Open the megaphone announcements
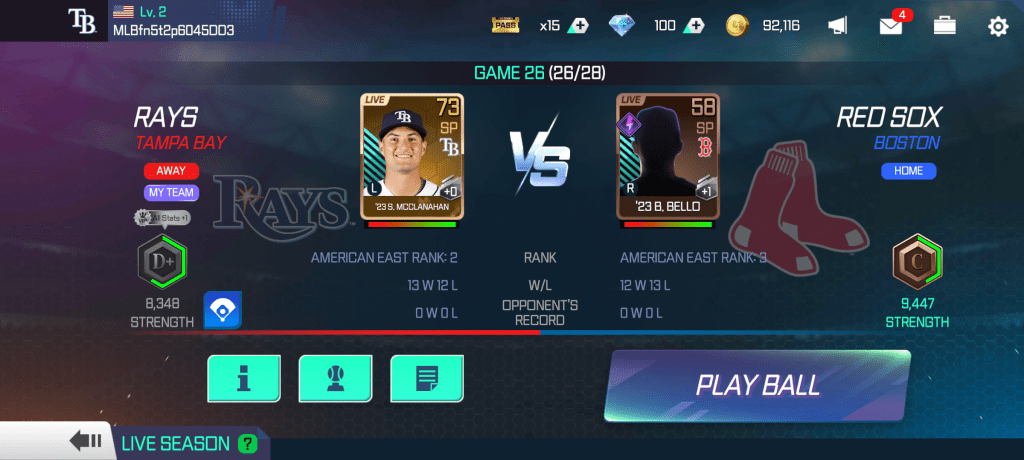 [x=838, y=26]
